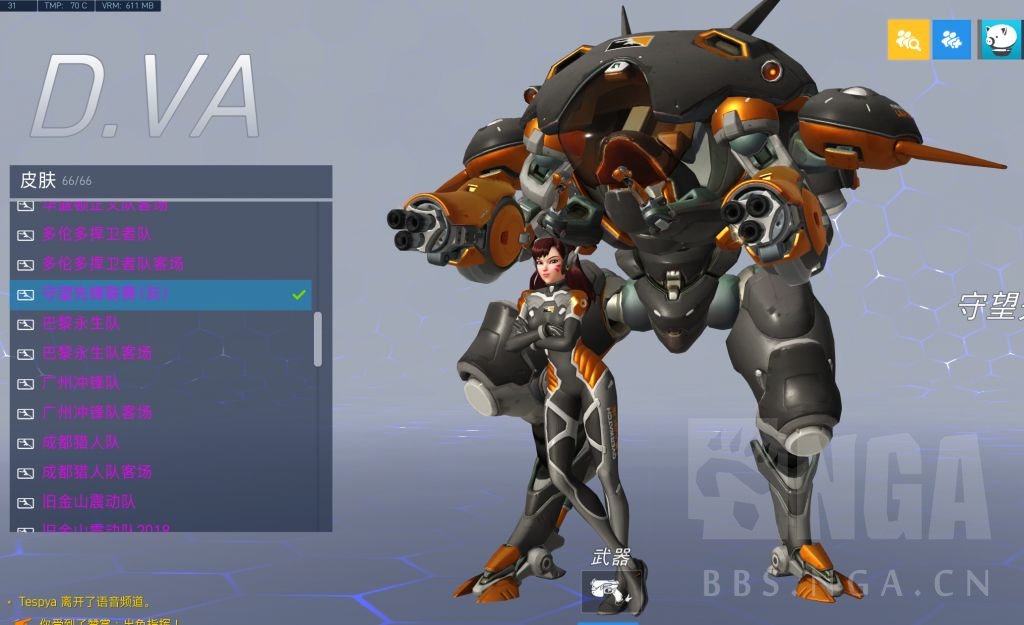
Task: Click the highlighted skin row with green checkmark
Action: [x=160, y=294]
